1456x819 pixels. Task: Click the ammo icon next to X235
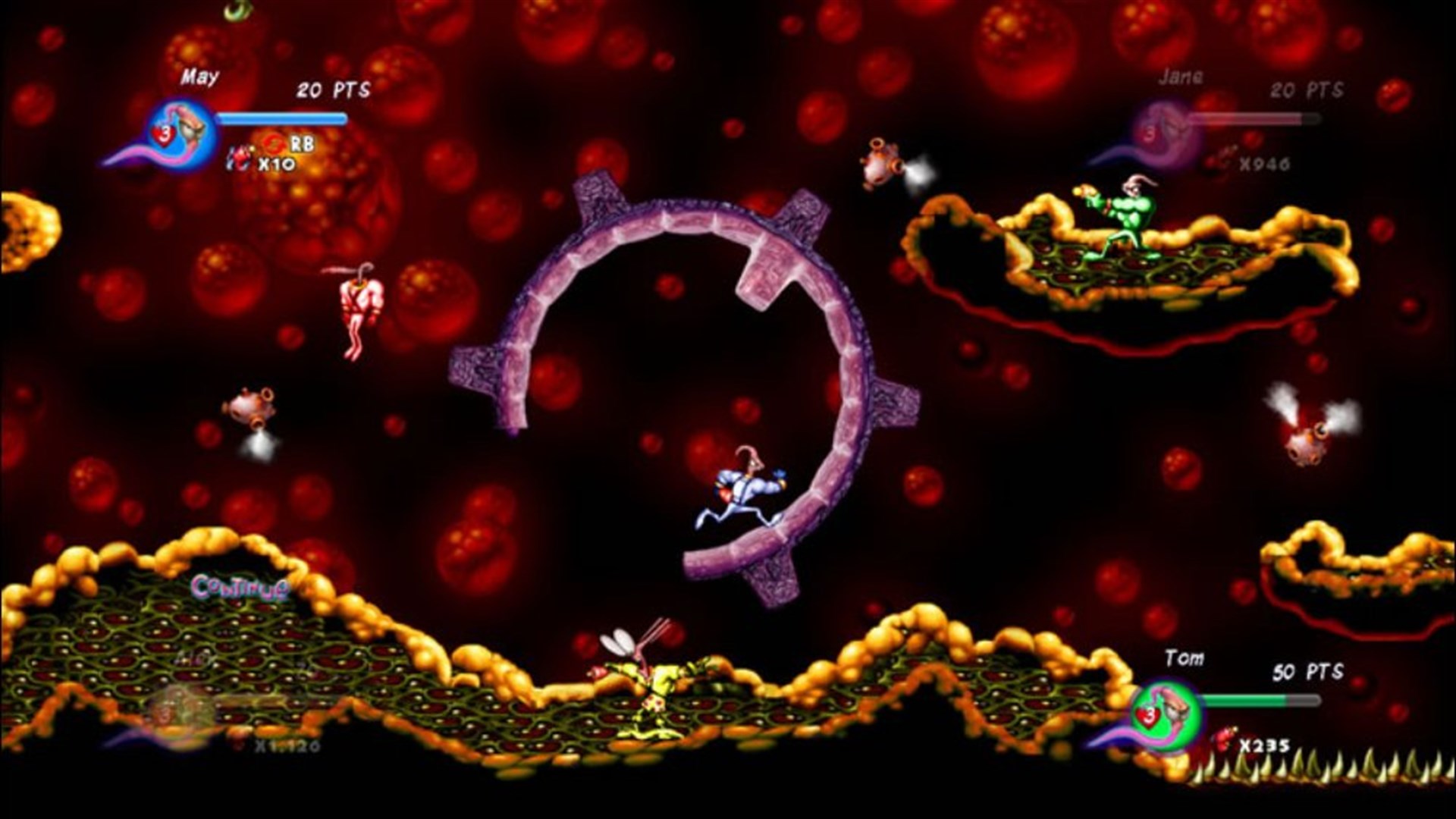point(1224,741)
